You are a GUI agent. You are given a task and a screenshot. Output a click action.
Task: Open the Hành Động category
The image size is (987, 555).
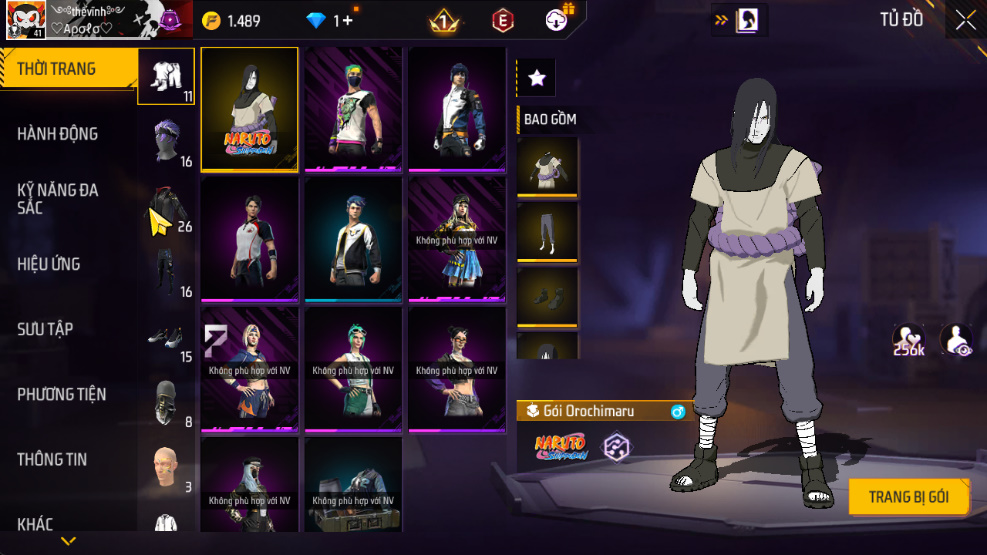(x=58, y=134)
